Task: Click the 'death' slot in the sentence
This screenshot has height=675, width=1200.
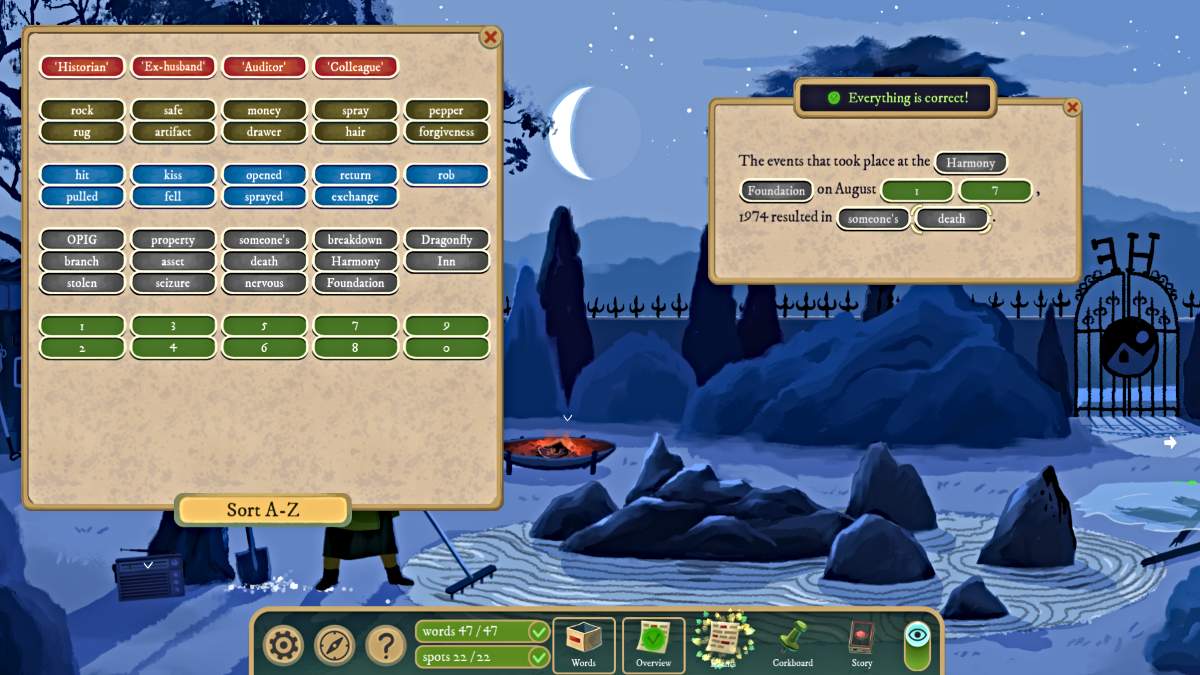Action: tap(951, 218)
